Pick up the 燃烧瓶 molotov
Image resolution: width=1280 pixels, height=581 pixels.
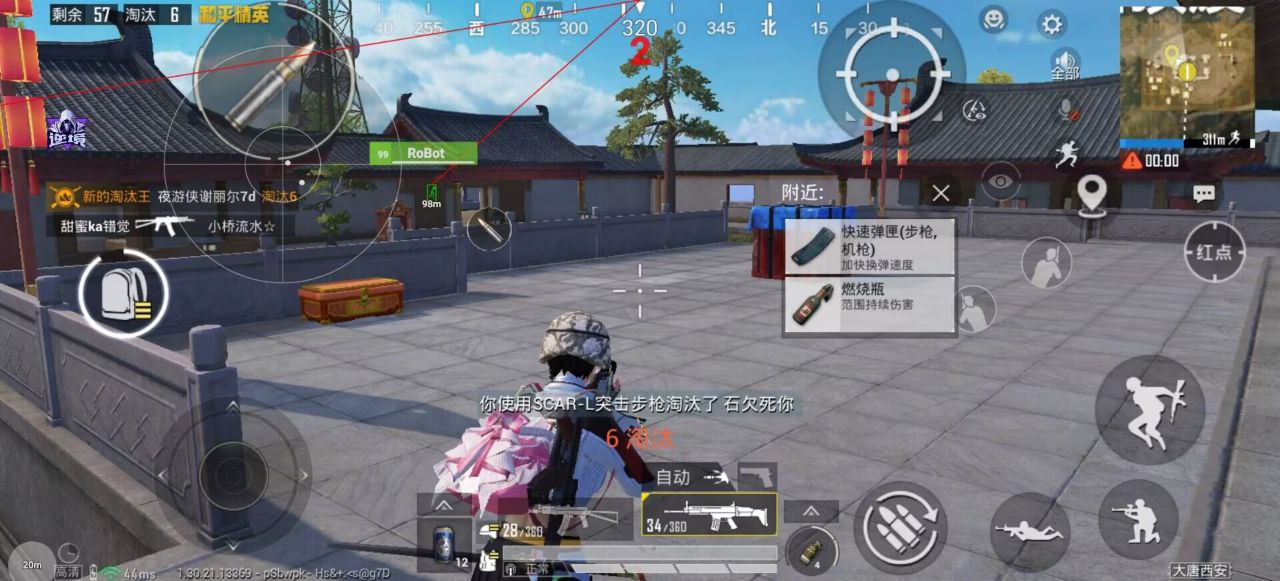[x=869, y=304]
